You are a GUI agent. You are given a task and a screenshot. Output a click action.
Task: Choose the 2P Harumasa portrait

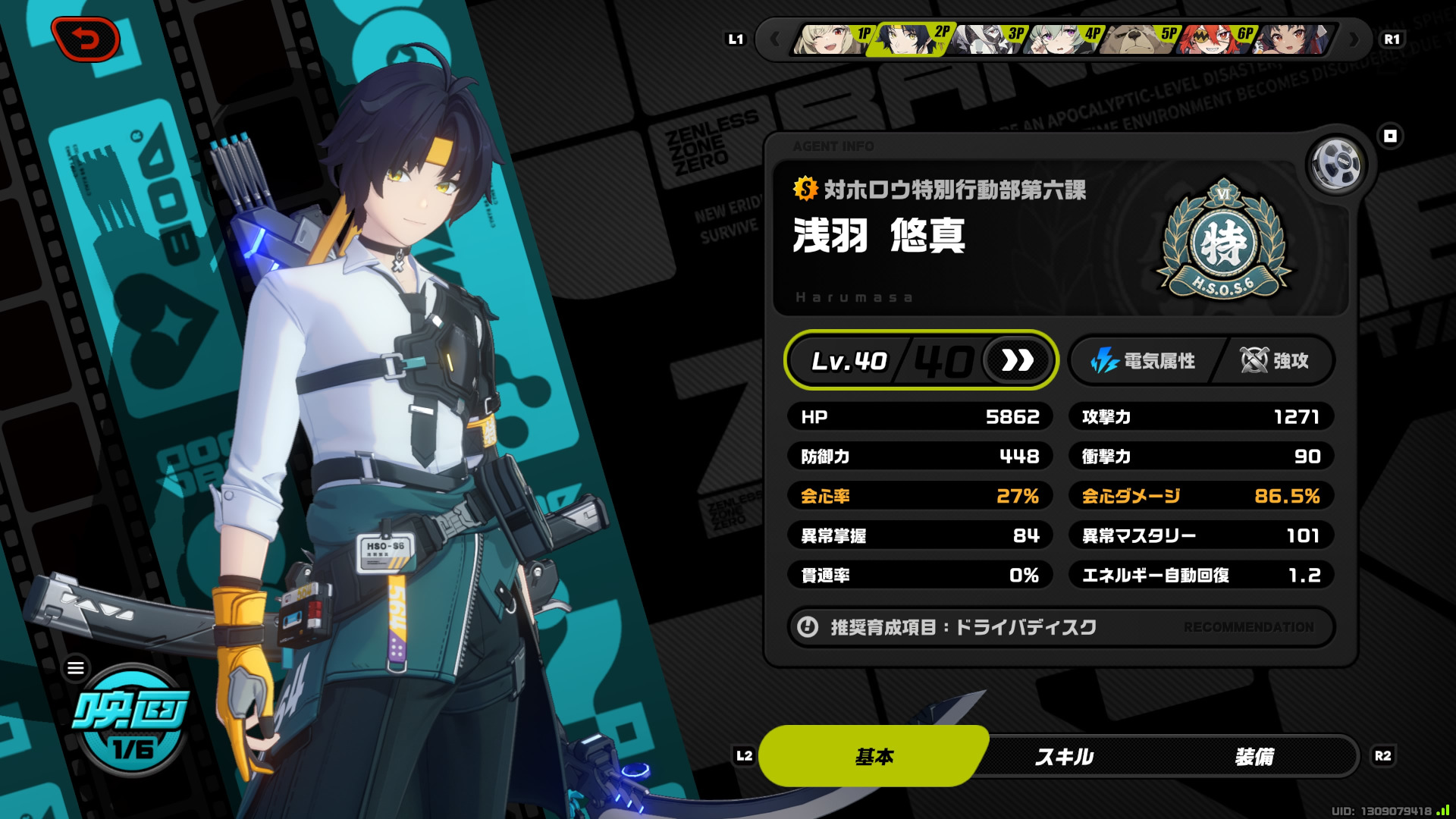[908, 39]
